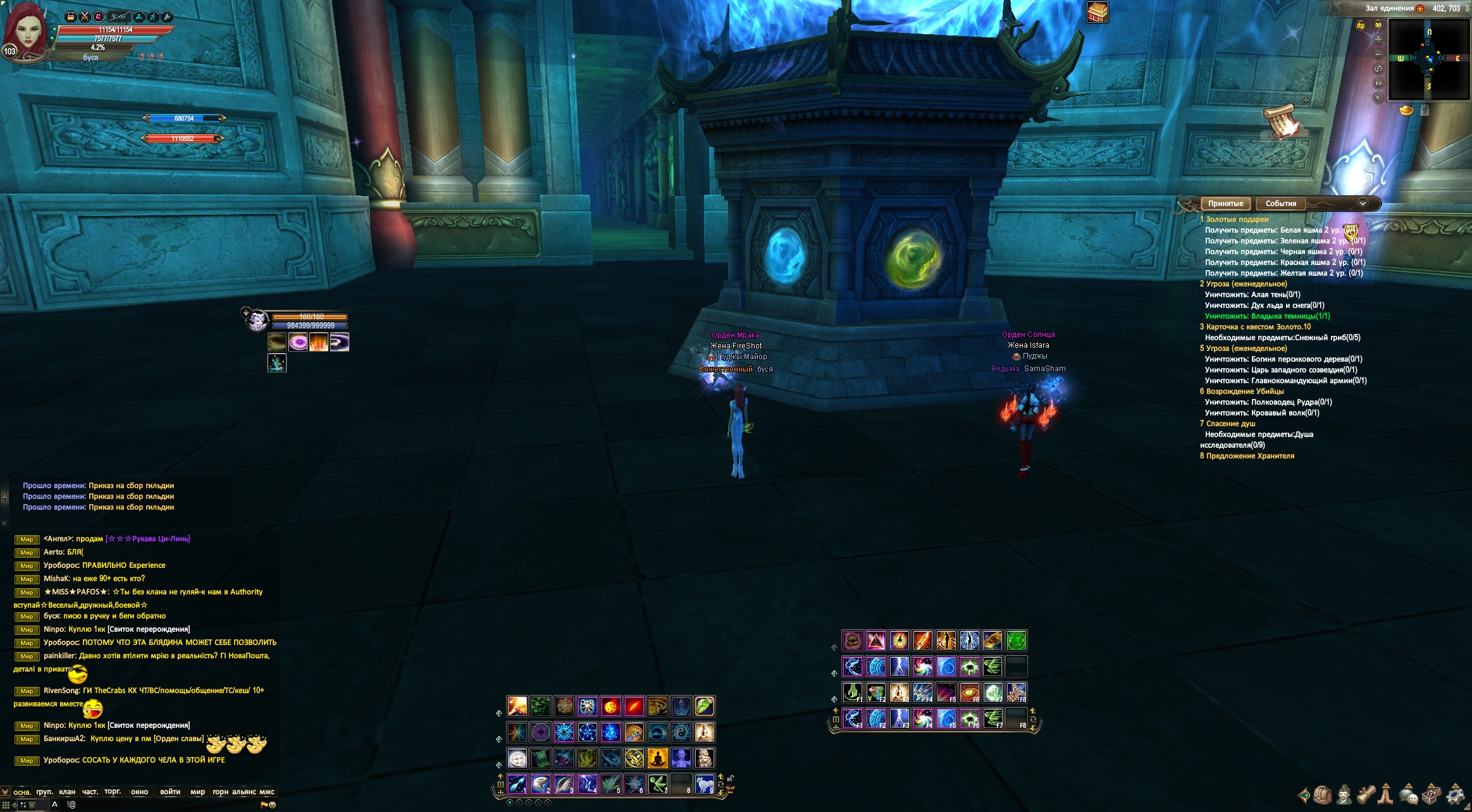Open the treasure chest shop icon
The image size is (1472, 812).
coord(1098,12)
